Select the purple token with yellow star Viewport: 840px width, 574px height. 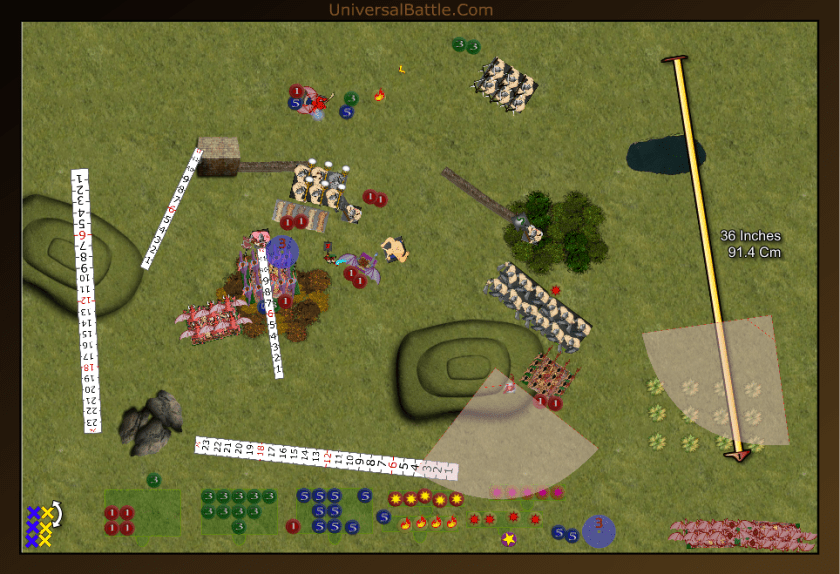coord(508,540)
